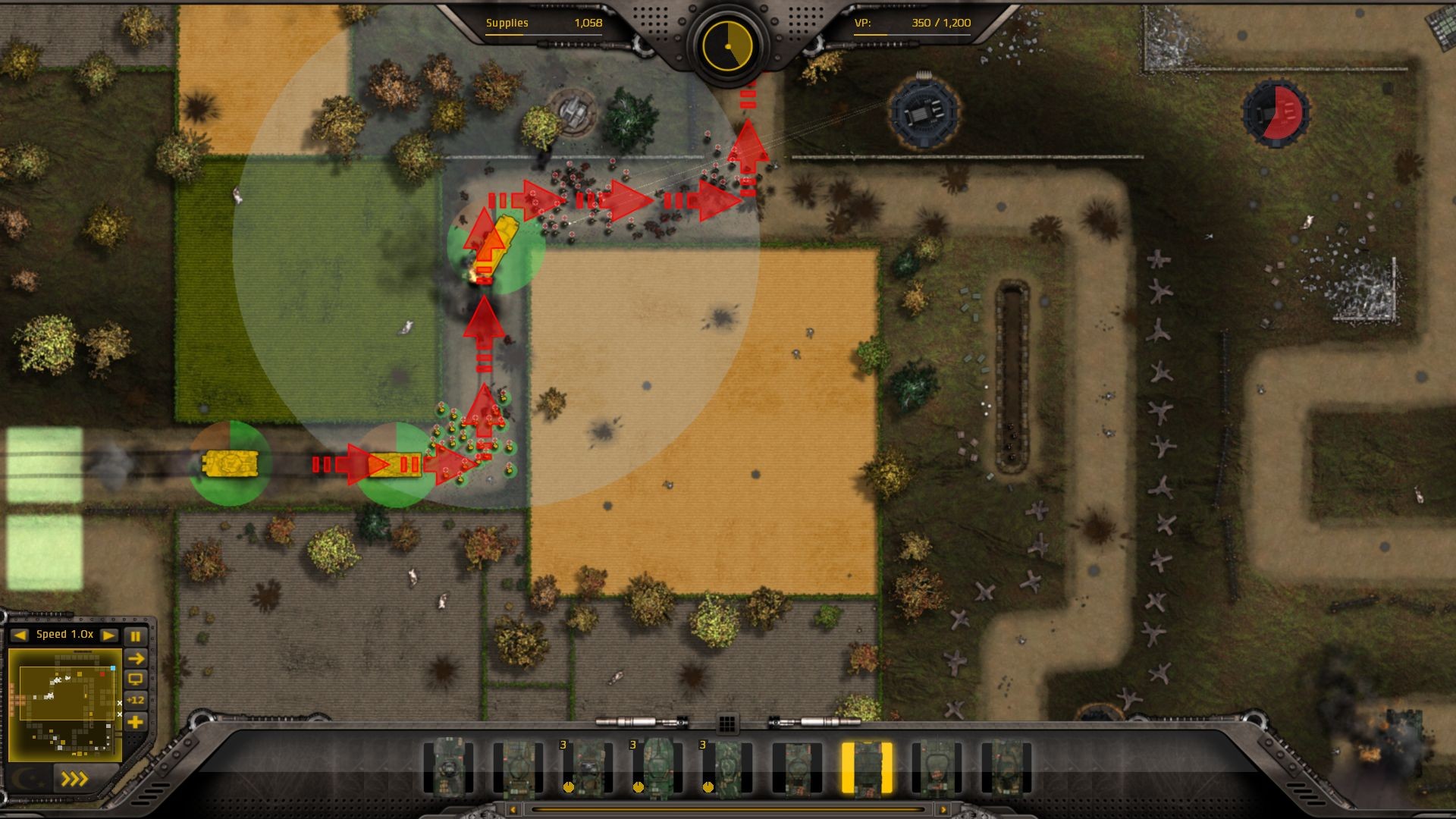
Task: Increase game speed with the right arrow
Action: coord(108,635)
